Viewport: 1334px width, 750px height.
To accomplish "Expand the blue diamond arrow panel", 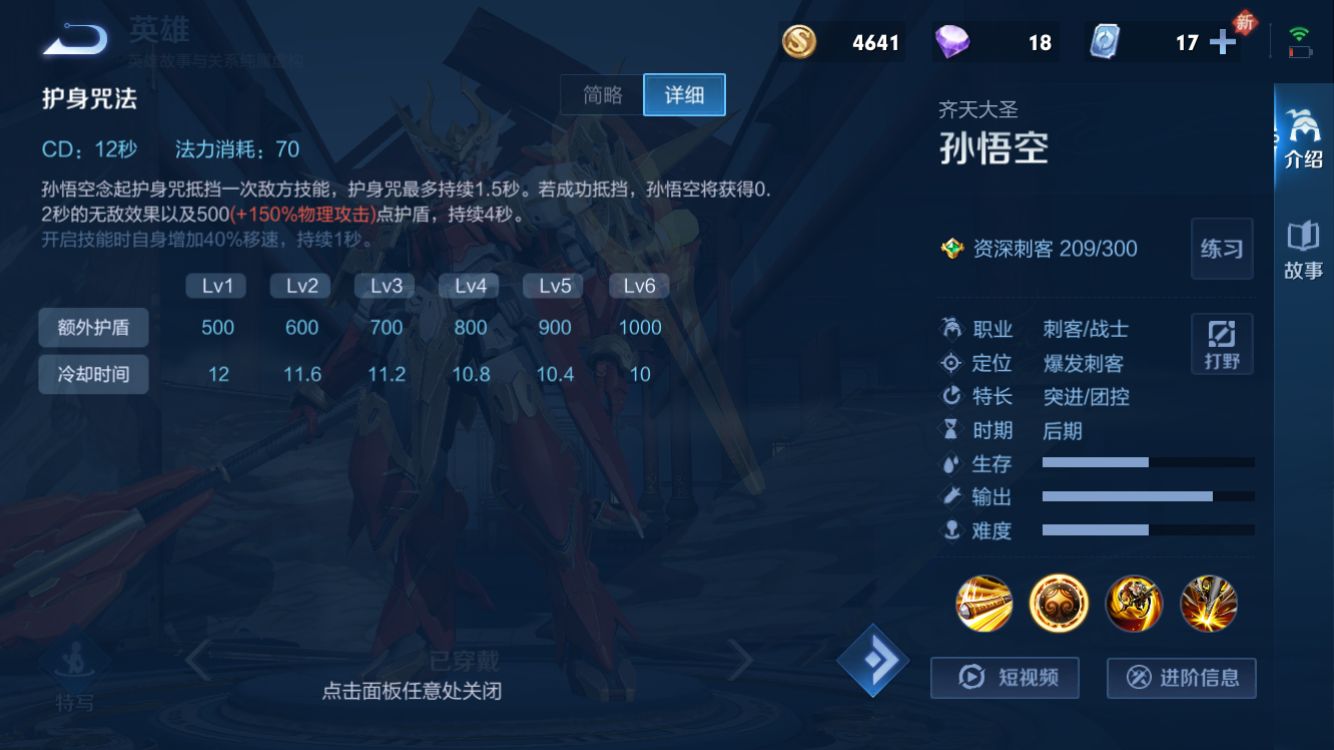I will click(x=873, y=660).
